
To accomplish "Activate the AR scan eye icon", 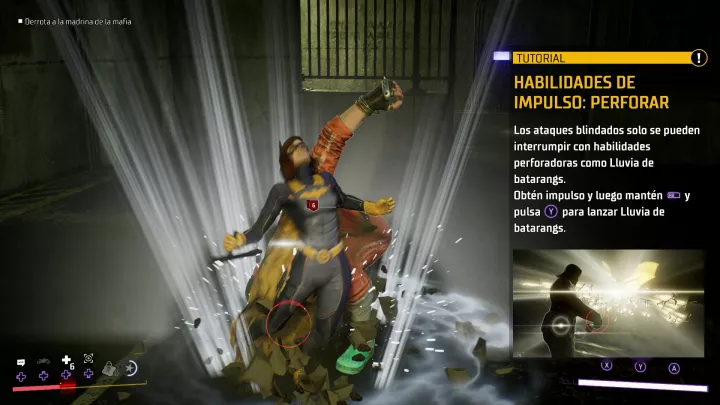I will (x=88, y=358).
